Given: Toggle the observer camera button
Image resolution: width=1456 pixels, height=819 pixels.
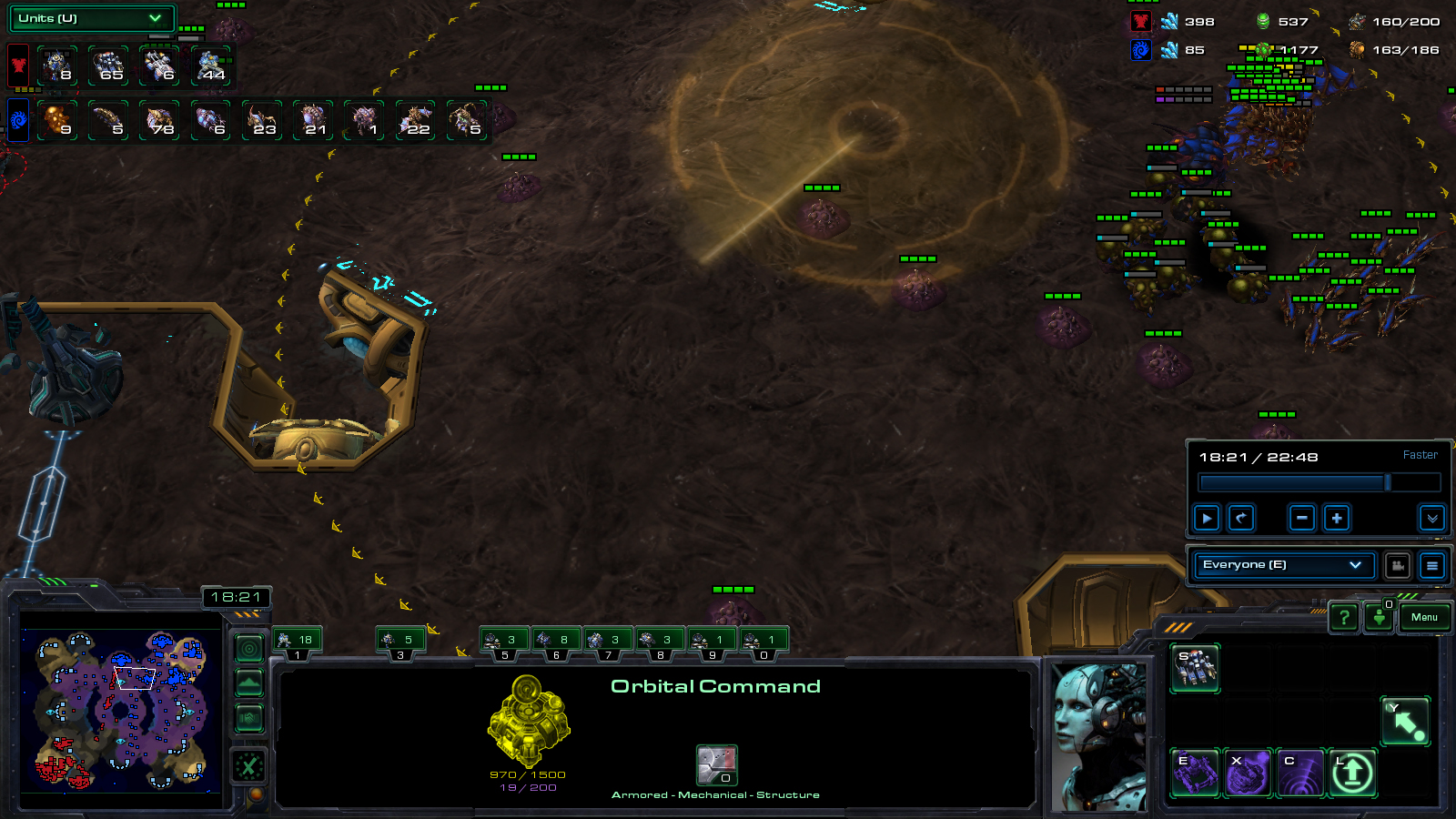Looking at the screenshot, I should 1398,566.
